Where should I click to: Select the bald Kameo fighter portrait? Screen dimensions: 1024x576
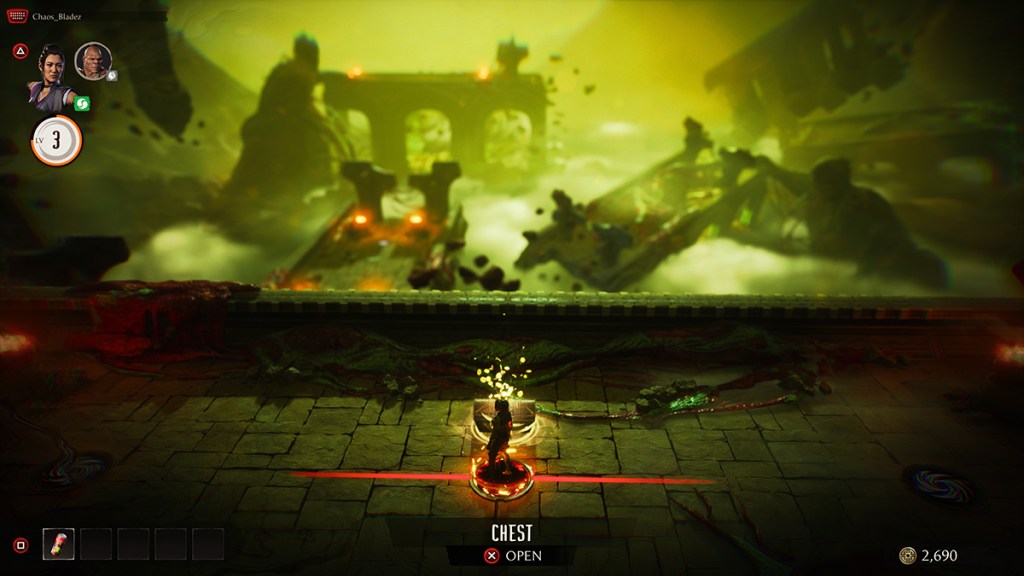point(92,61)
